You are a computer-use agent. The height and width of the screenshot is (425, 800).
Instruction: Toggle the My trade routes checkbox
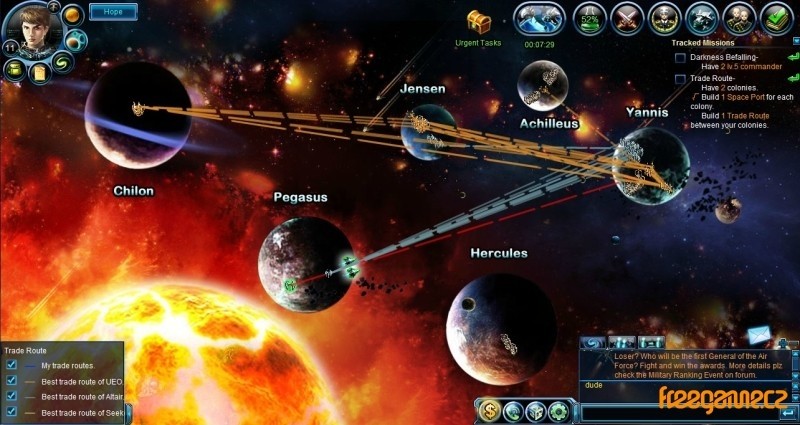tap(11, 366)
